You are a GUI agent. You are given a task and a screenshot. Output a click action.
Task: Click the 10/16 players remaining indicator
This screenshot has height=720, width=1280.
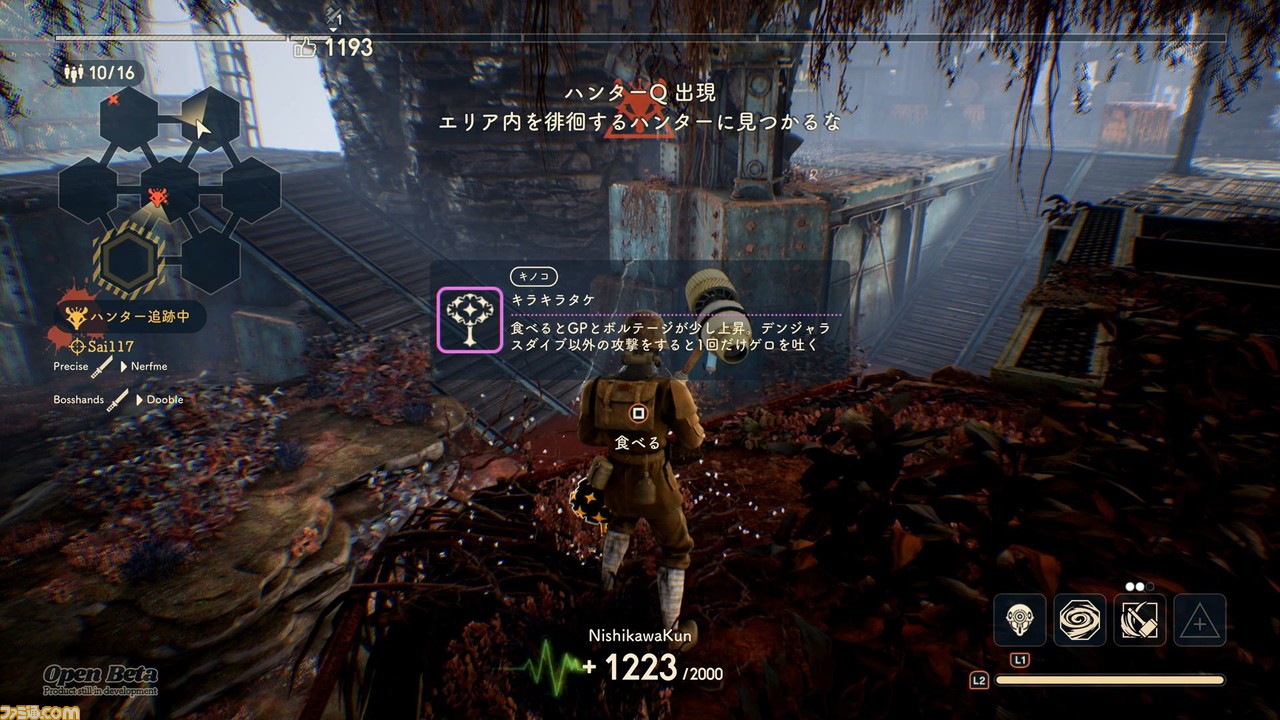coord(100,73)
